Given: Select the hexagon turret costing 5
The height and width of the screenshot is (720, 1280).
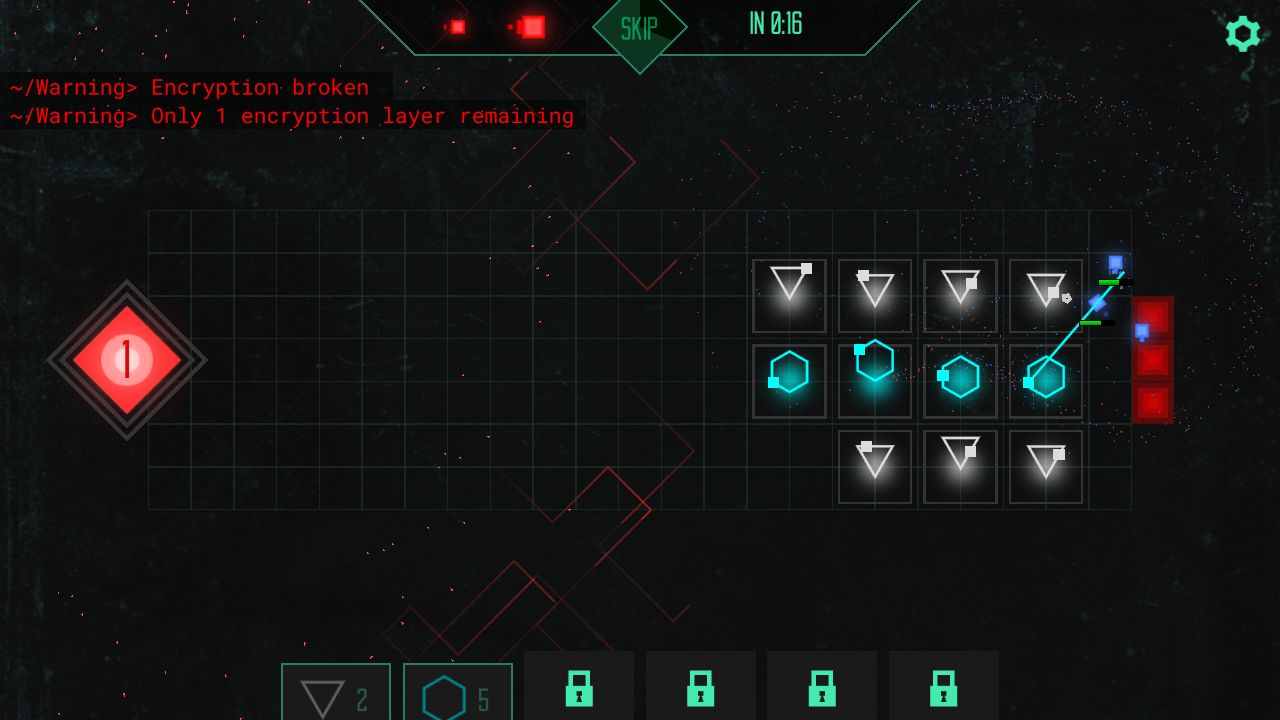Looking at the screenshot, I should pyautogui.click(x=457, y=692).
